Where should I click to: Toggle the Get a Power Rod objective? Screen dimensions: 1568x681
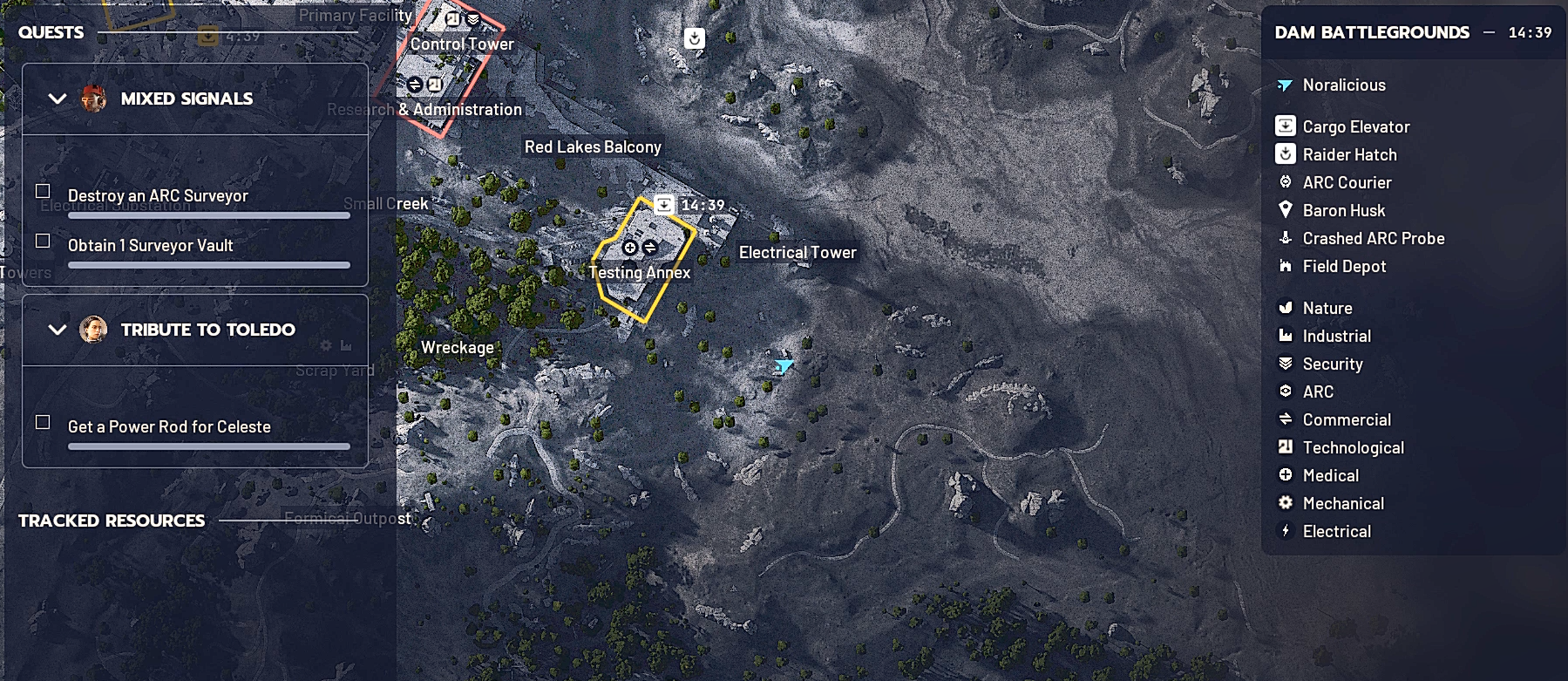pyautogui.click(x=43, y=422)
